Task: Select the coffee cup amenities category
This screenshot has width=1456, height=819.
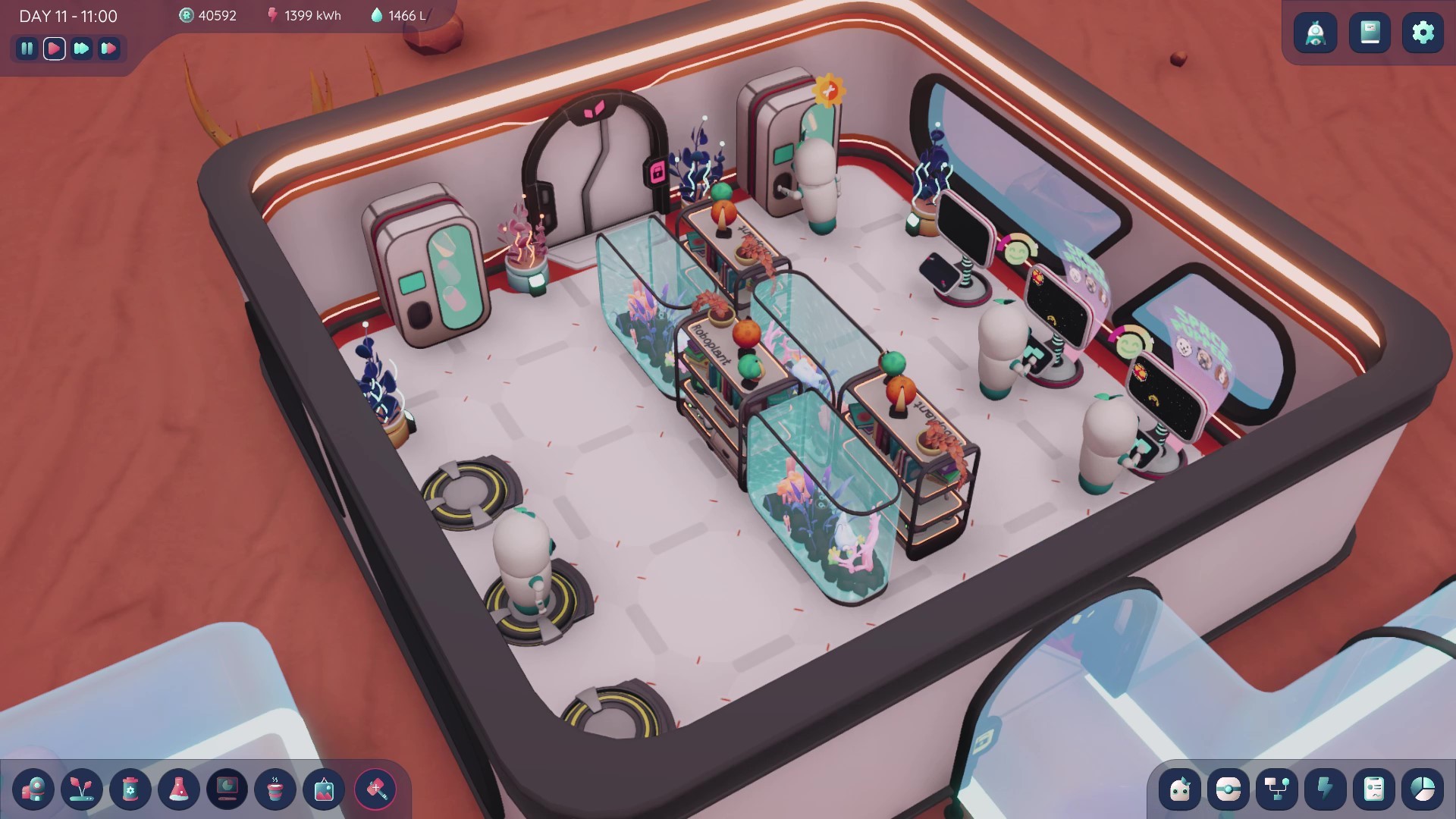Action: tap(275, 790)
